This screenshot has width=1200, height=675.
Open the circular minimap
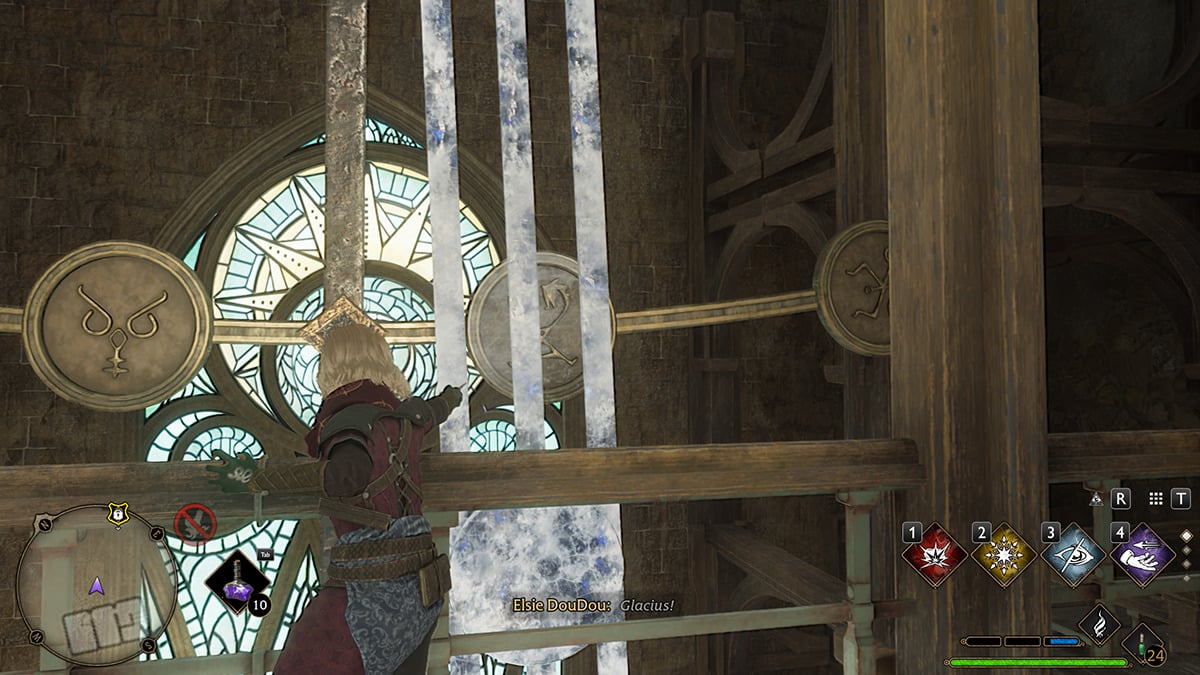click(x=97, y=585)
